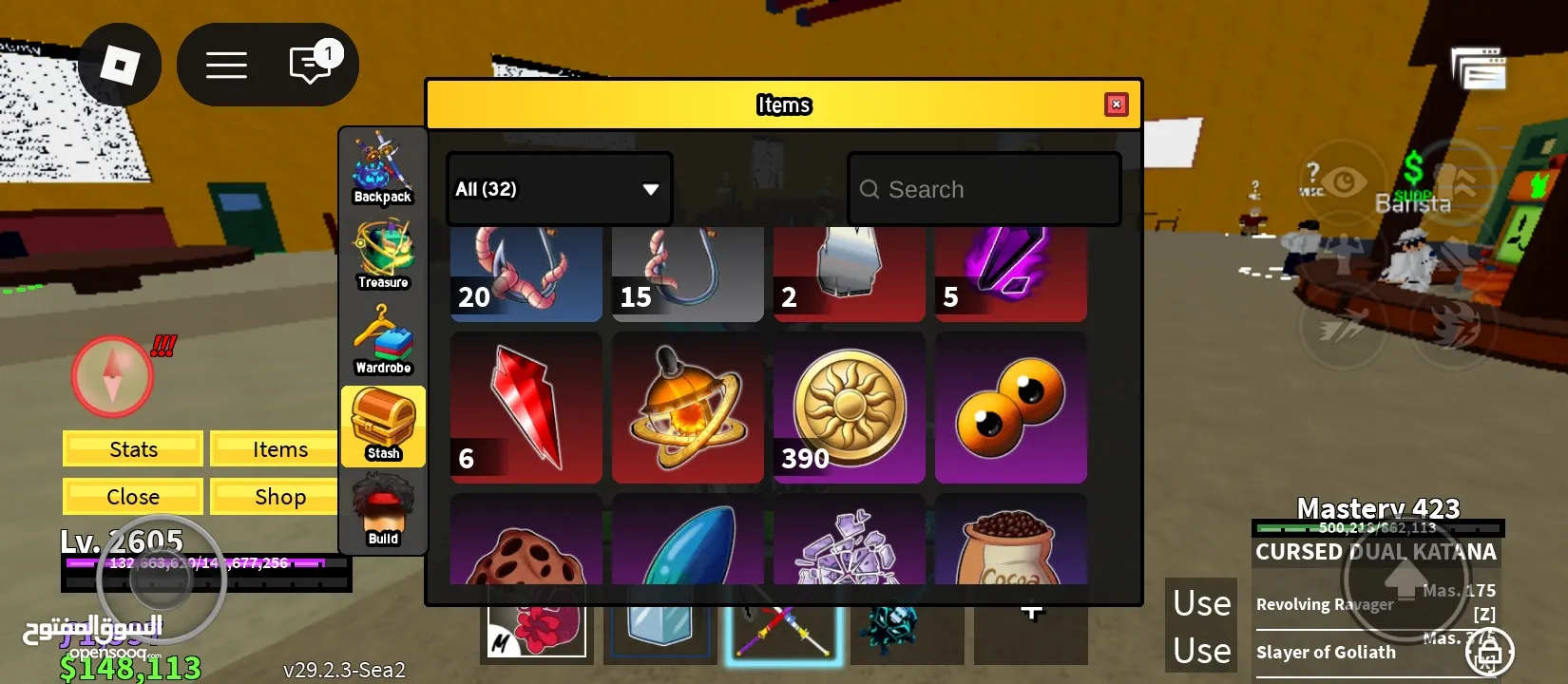Select the gold sun coin stack of 390
This screenshot has width=1568, height=684.
pyautogui.click(x=850, y=407)
